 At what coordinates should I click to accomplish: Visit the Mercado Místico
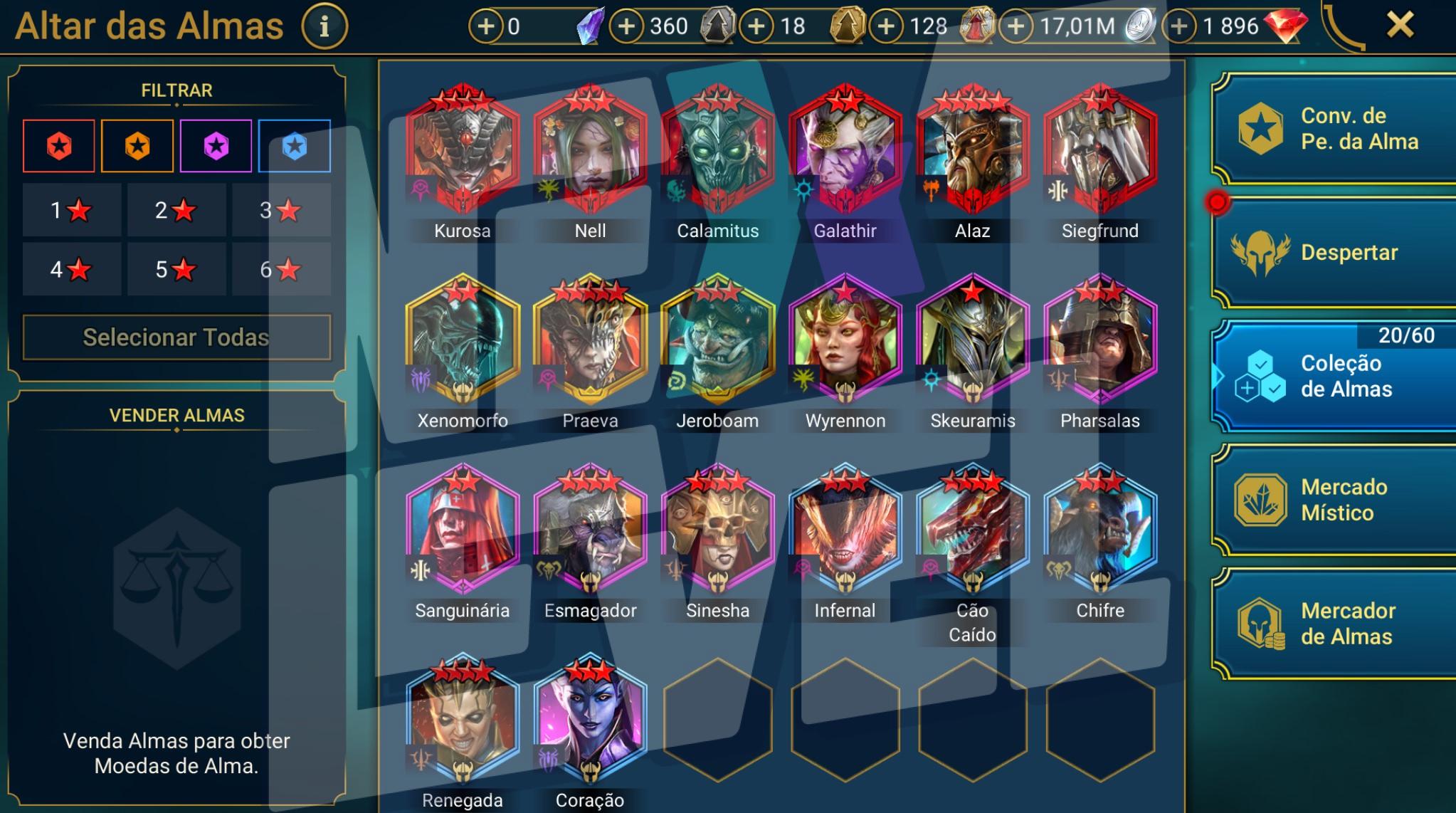(x=1334, y=500)
